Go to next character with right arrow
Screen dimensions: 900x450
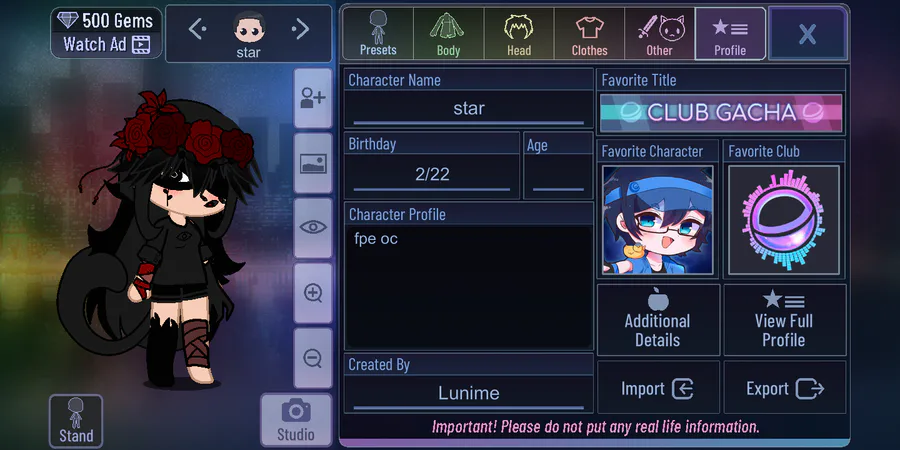pyautogui.click(x=300, y=30)
